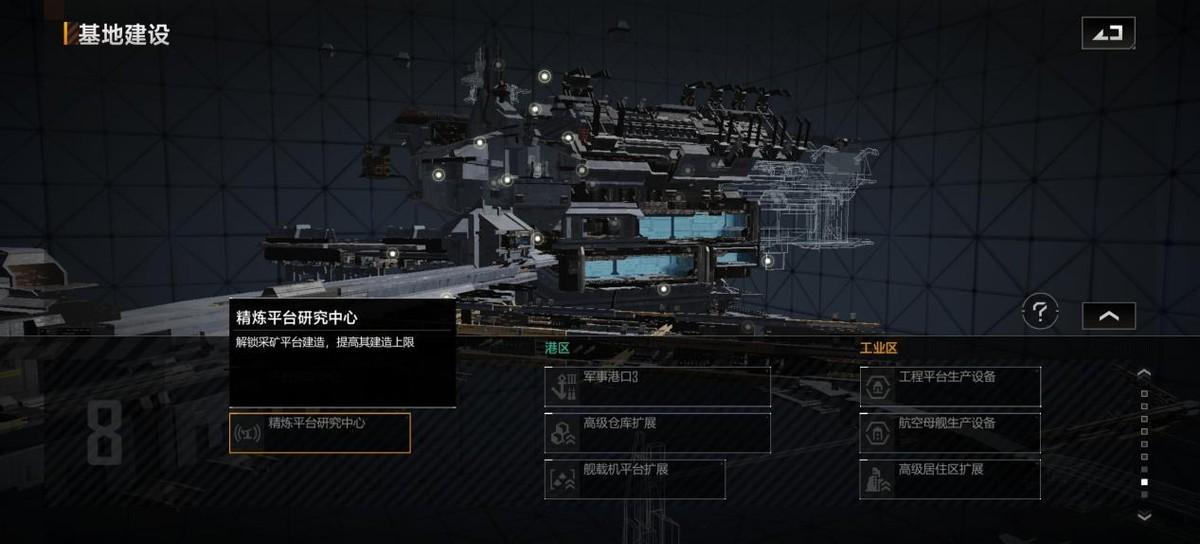1200x544 pixels.
Task: Click the page-down arrow below the page dots
Action: point(1145,516)
